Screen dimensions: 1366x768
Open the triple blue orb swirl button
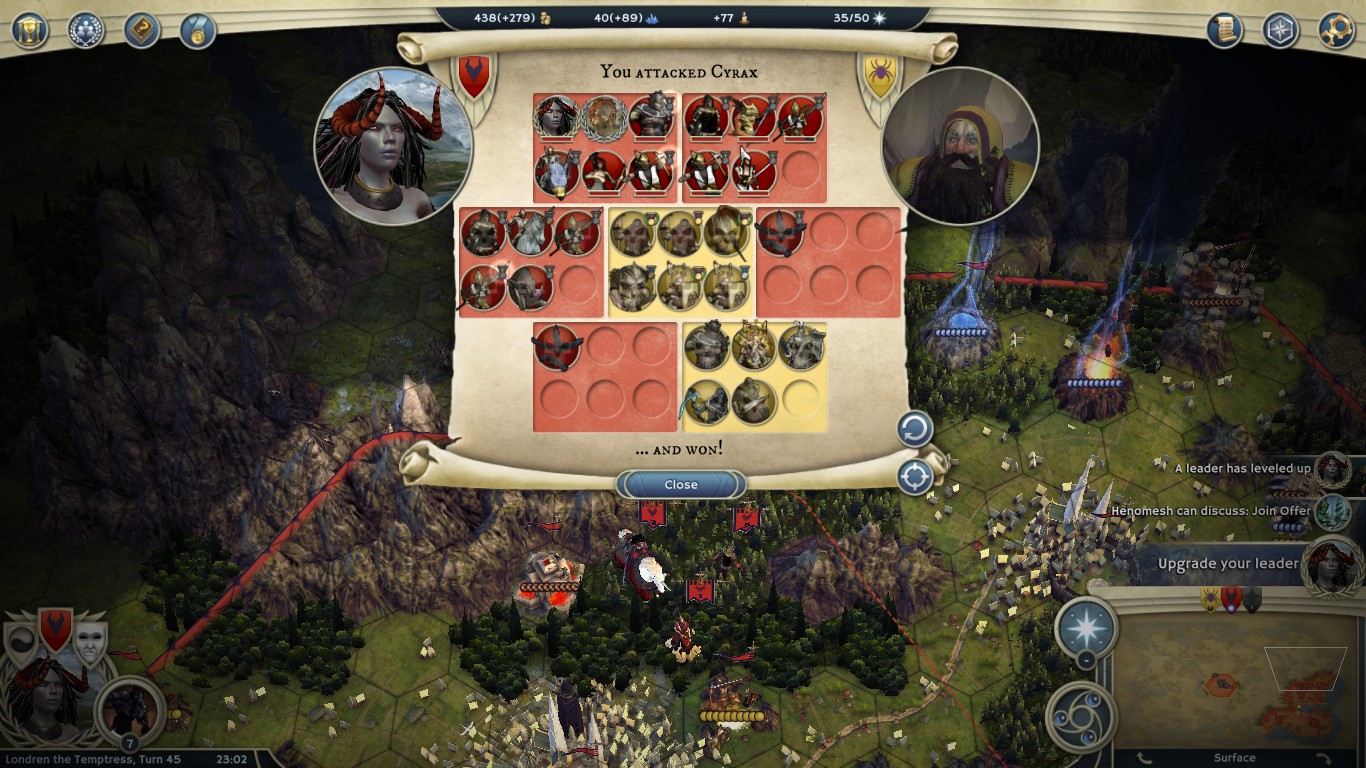pos(1080,716)
